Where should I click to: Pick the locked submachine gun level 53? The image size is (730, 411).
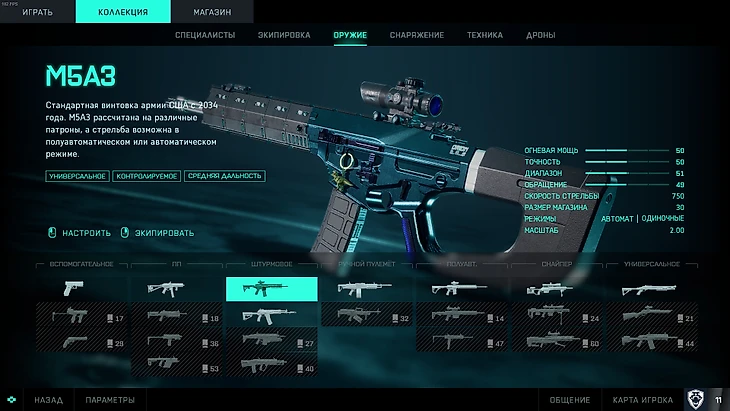click(x=177, y=367)
